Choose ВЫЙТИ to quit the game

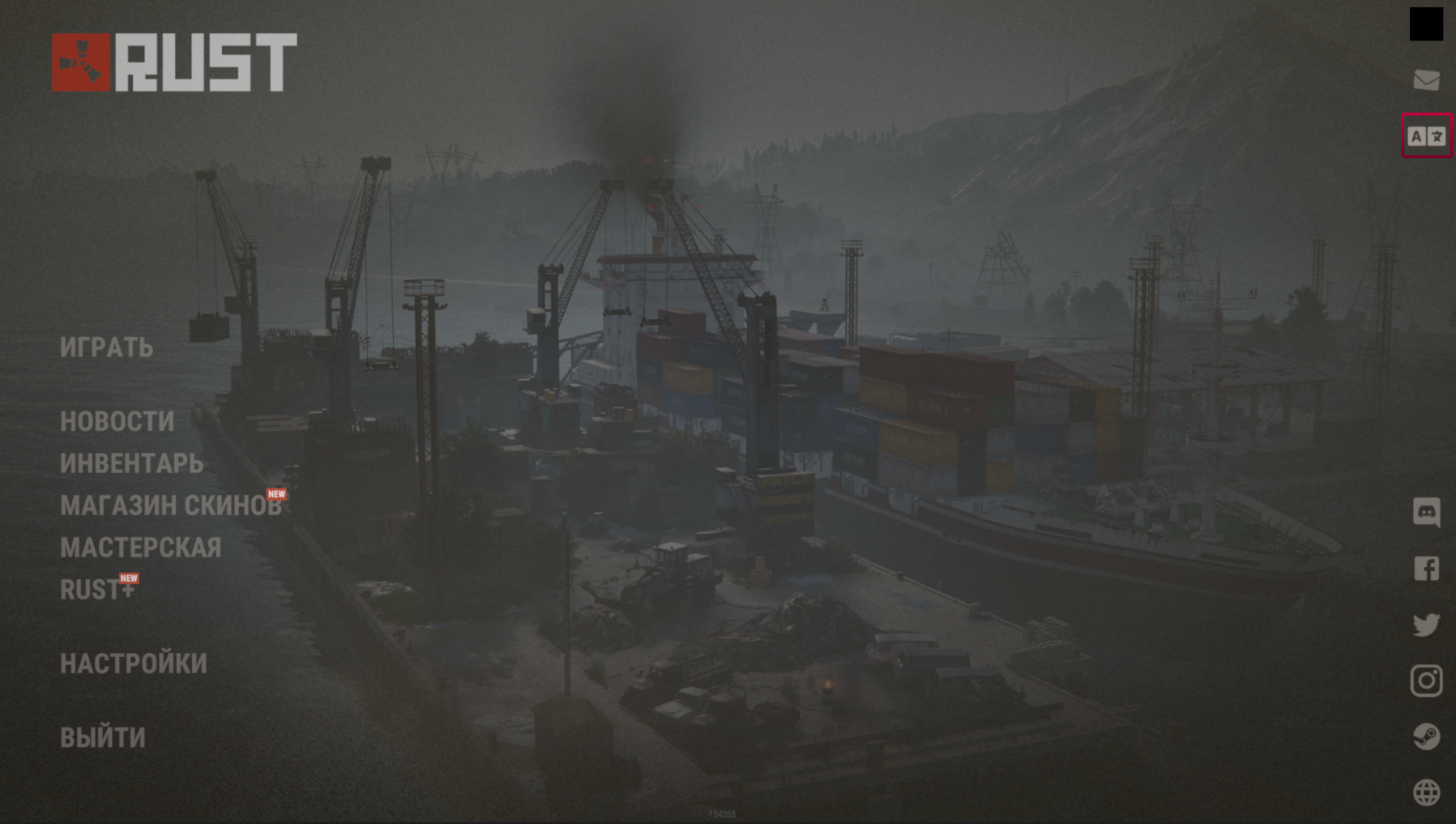tap(103, 738)
